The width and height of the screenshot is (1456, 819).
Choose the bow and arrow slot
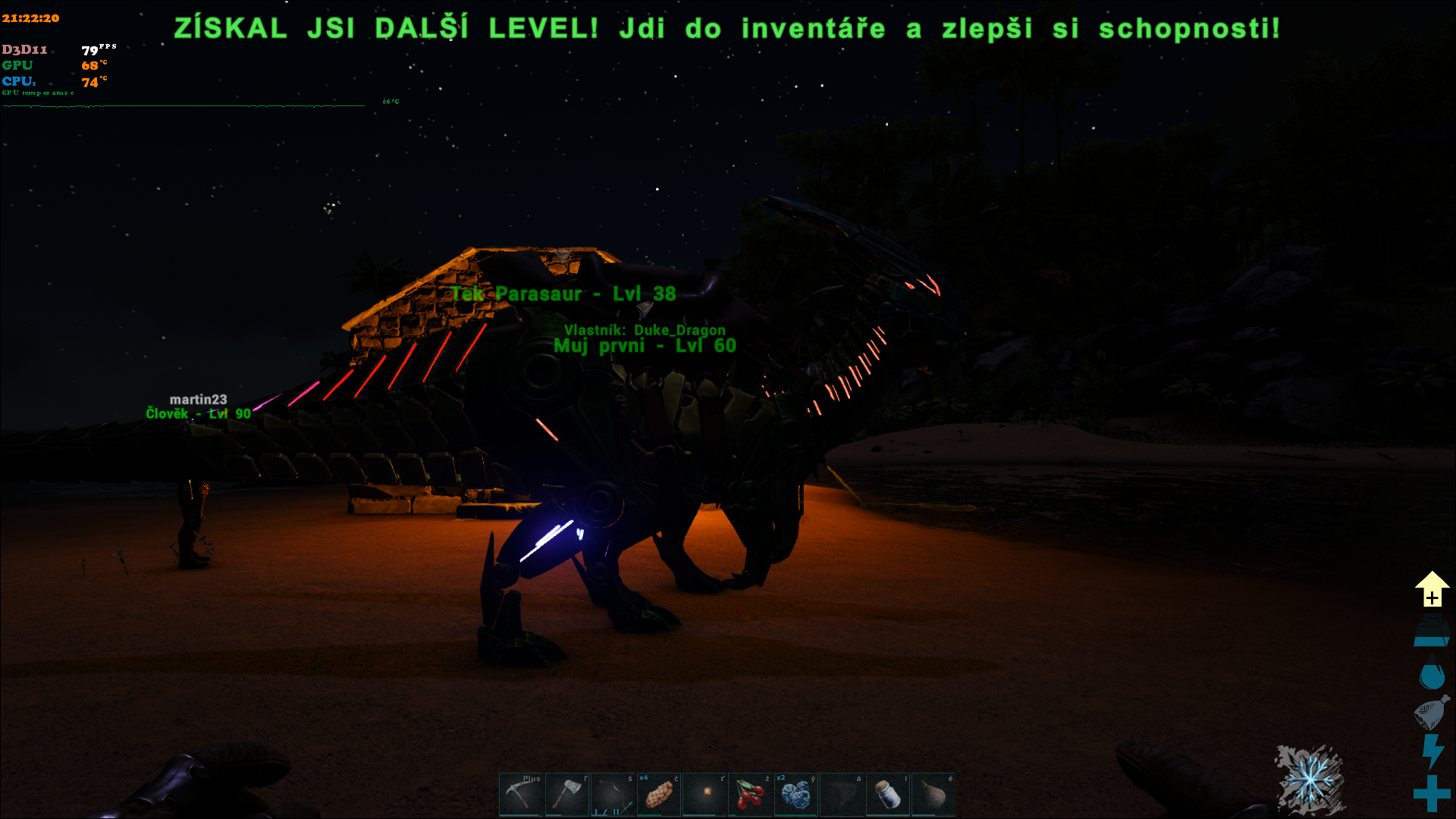point(613,794)
